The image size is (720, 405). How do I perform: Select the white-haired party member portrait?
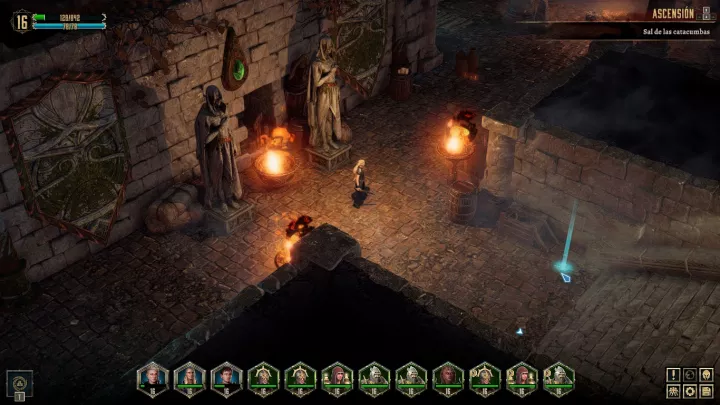[x=153, y=376]
